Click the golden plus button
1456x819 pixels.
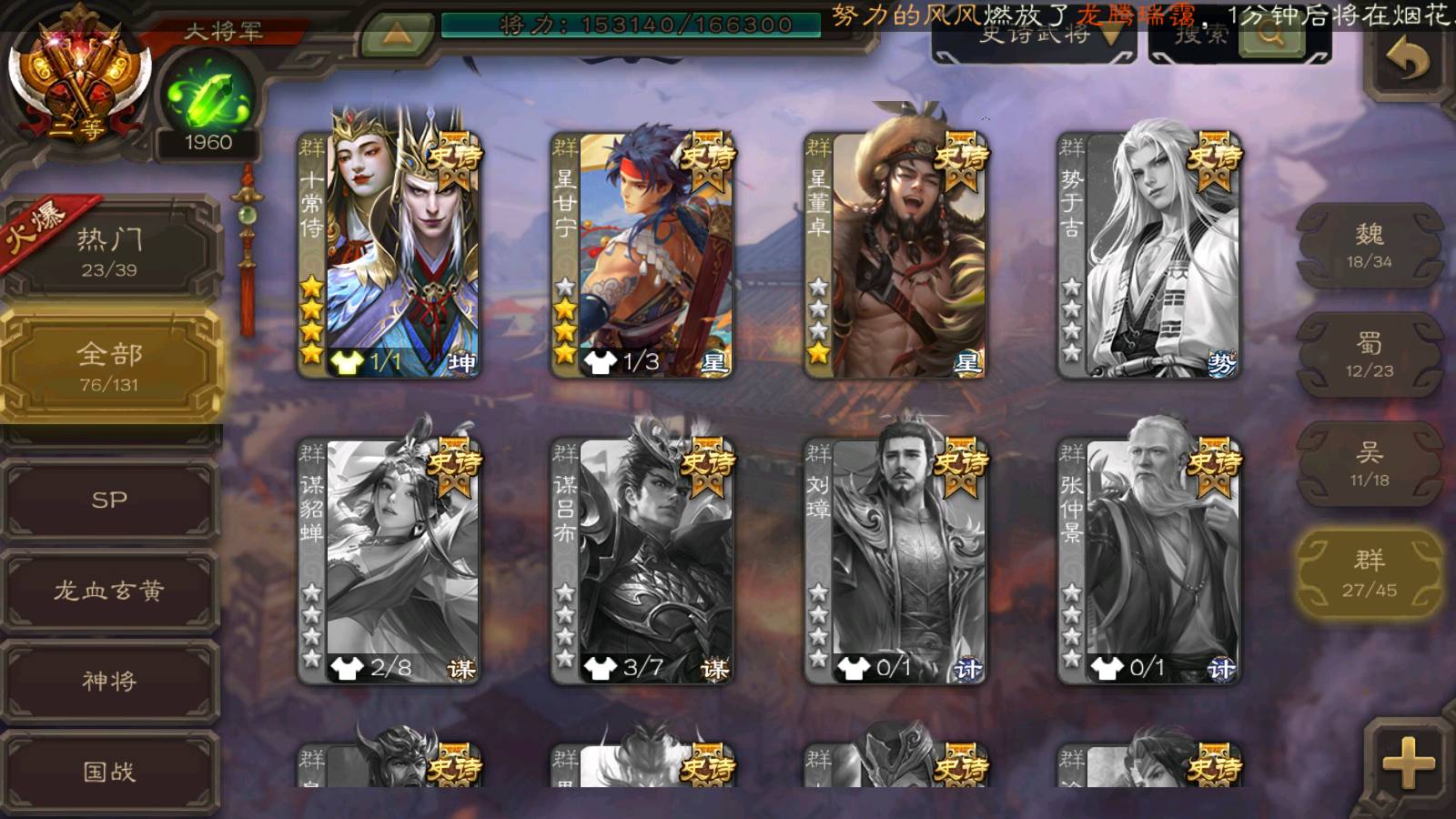pos(1407,763)
